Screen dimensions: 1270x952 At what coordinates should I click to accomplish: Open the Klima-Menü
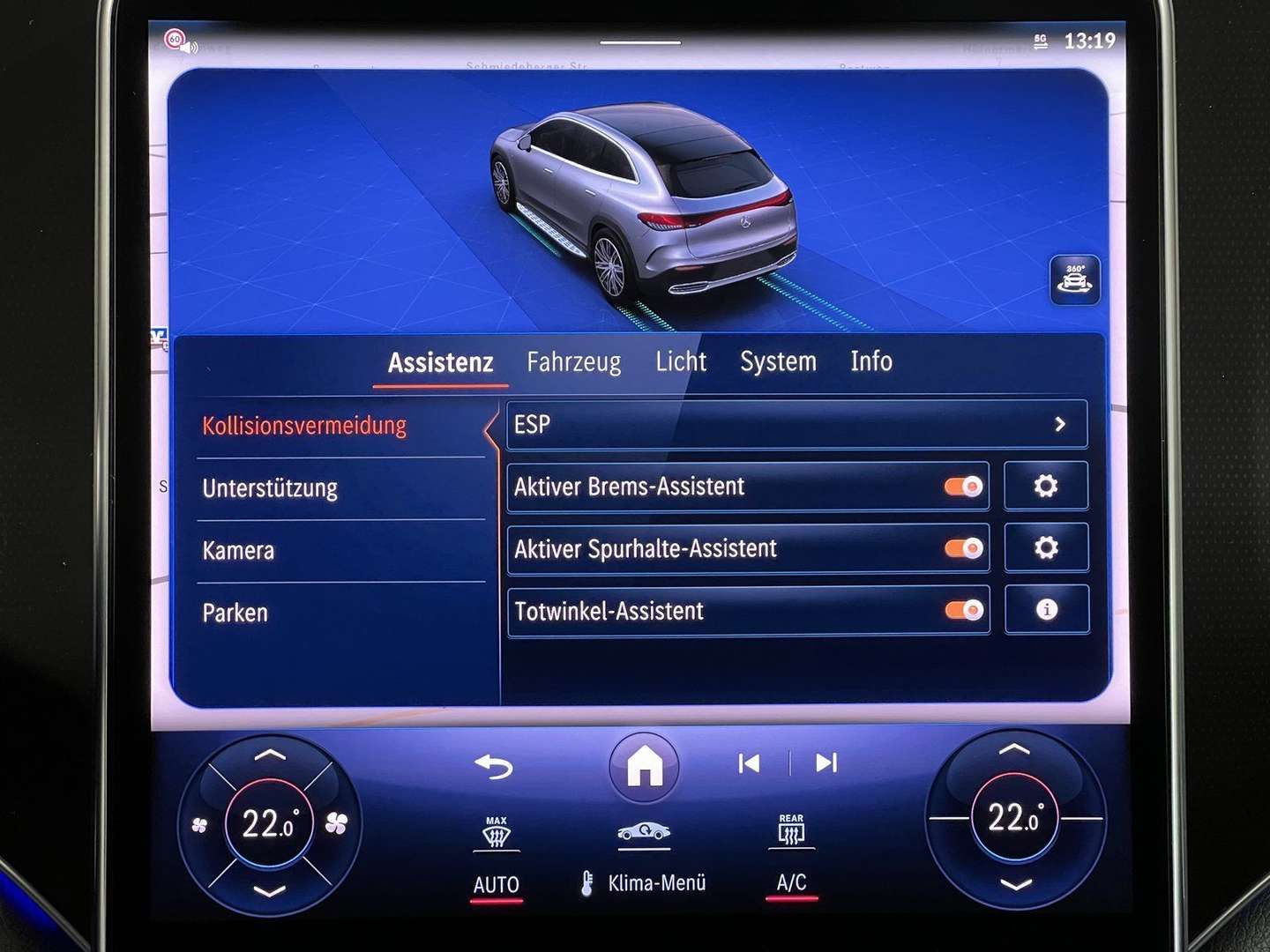[x=657, y=881]
